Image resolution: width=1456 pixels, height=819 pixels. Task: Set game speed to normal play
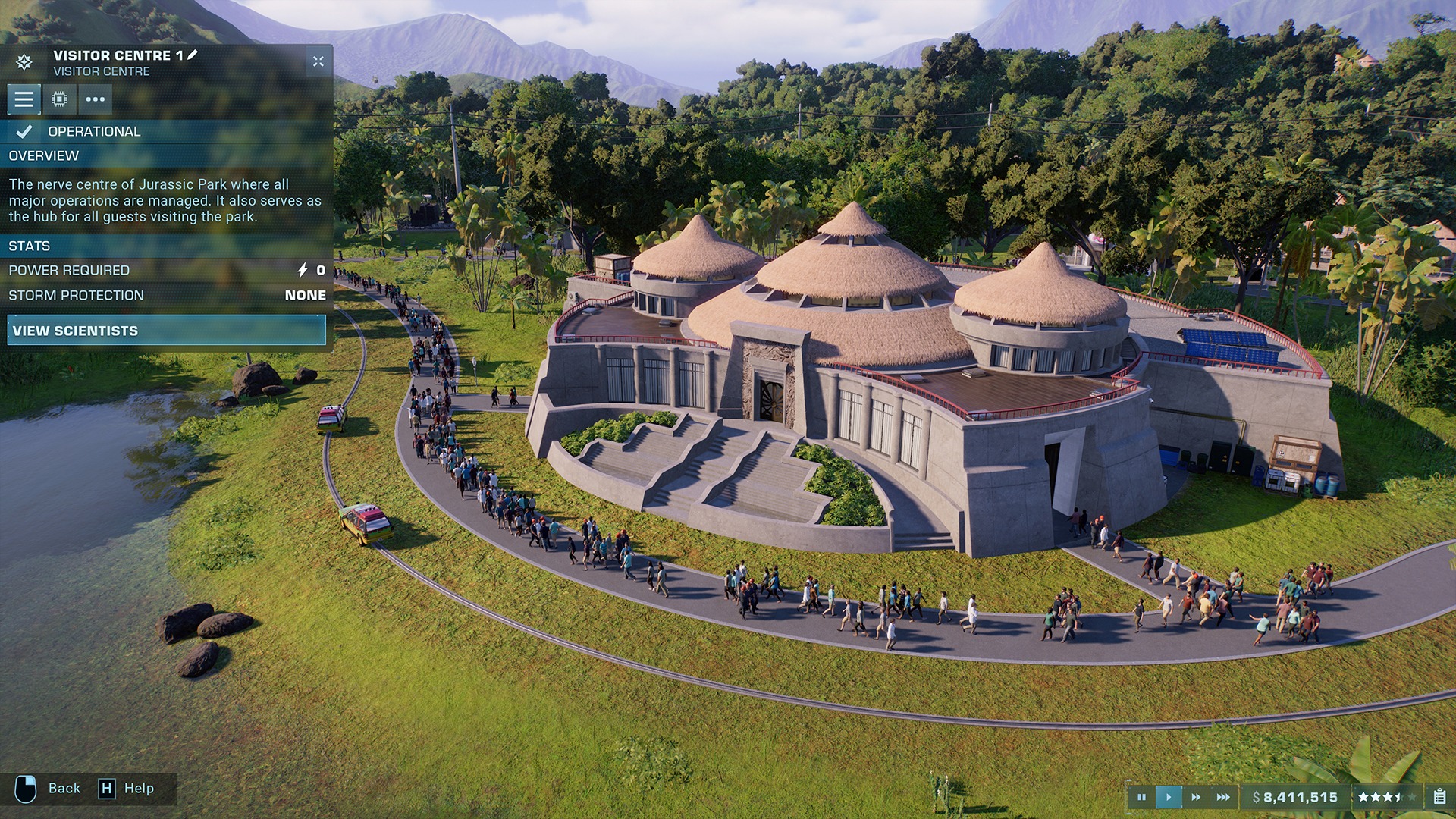pos(1169,797)
